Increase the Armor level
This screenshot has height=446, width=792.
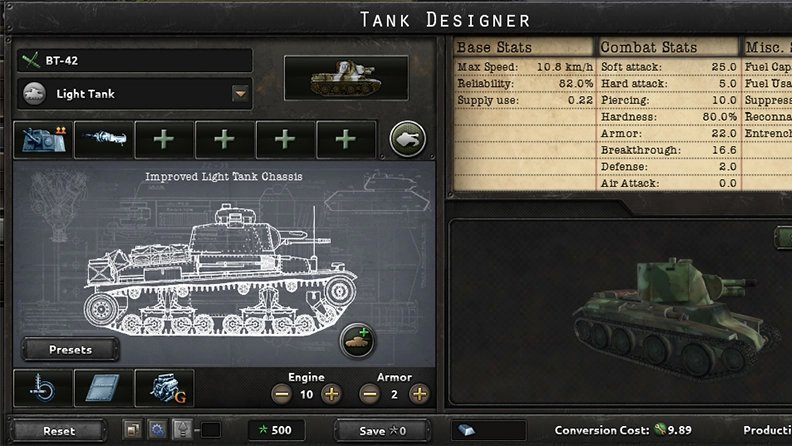pyautogui.click(x=419, y=394)
